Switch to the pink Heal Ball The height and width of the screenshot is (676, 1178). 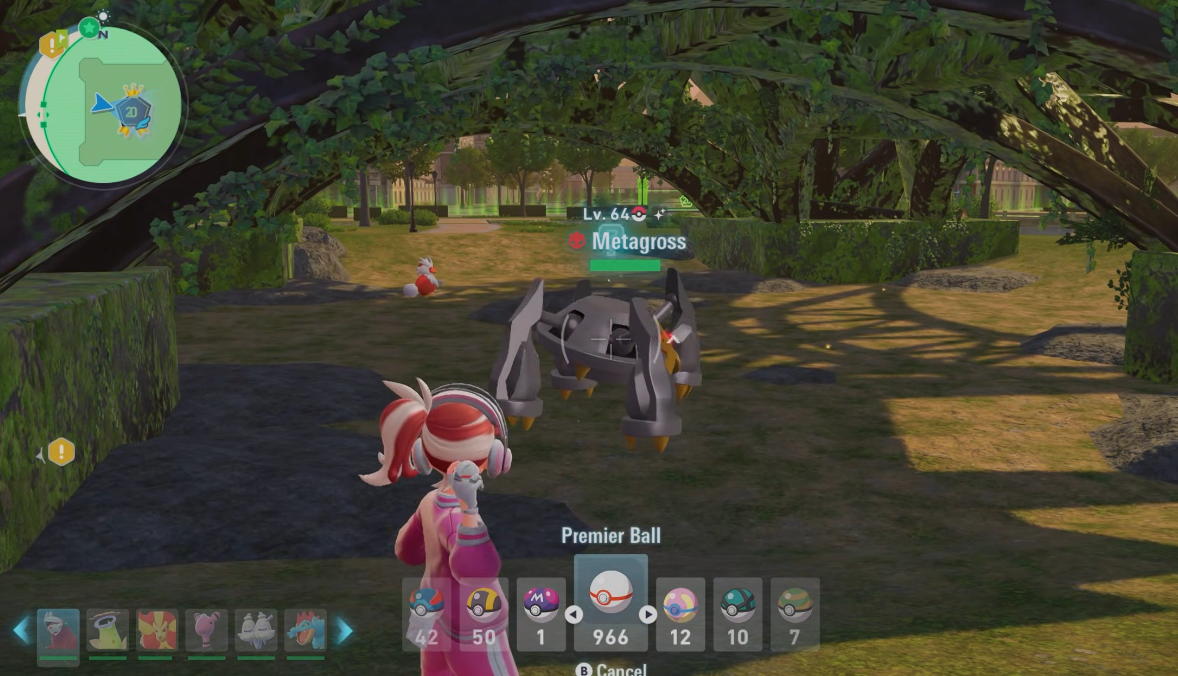pos(680,614)
